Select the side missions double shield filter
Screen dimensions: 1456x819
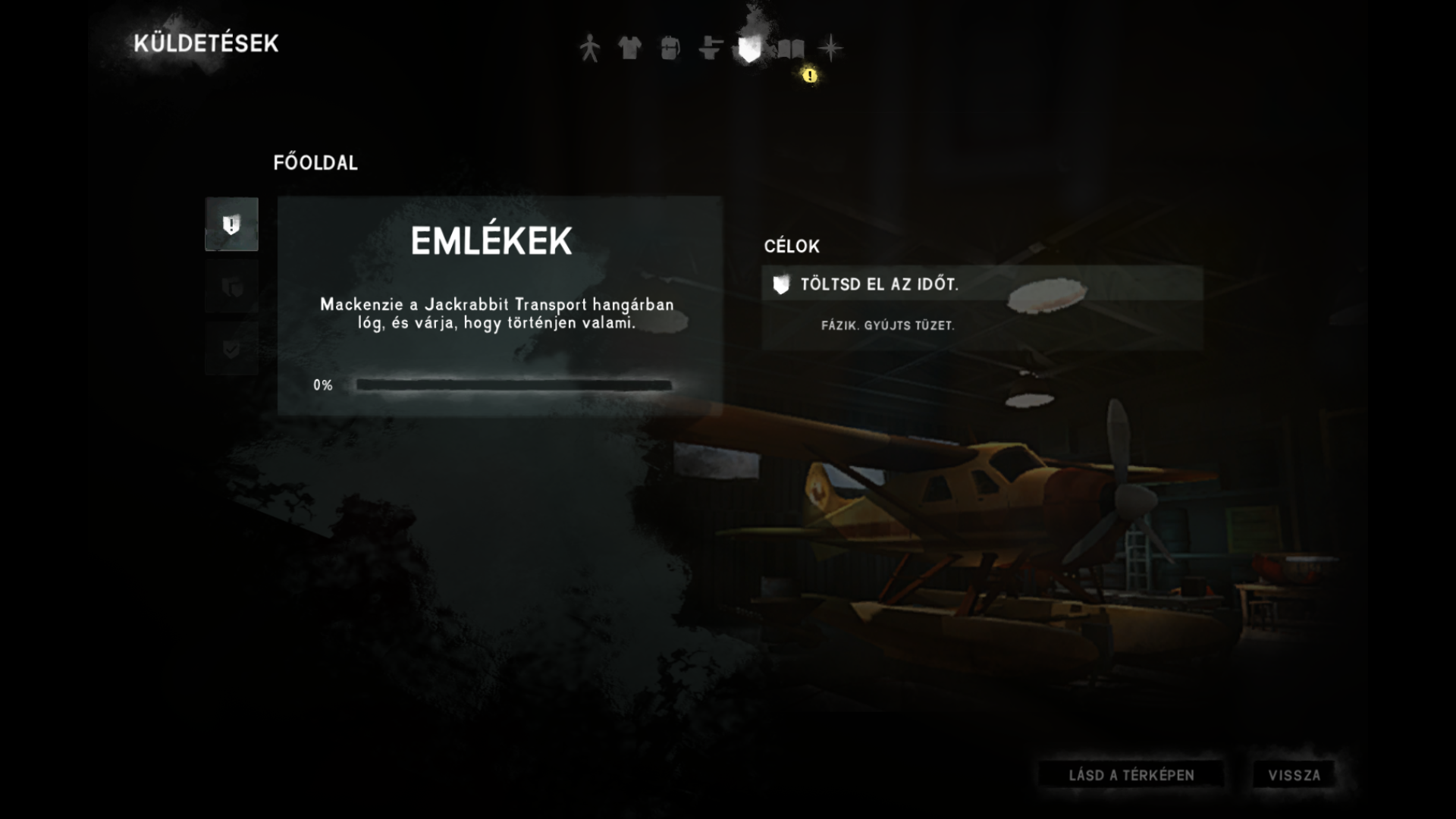click(231, 287)
